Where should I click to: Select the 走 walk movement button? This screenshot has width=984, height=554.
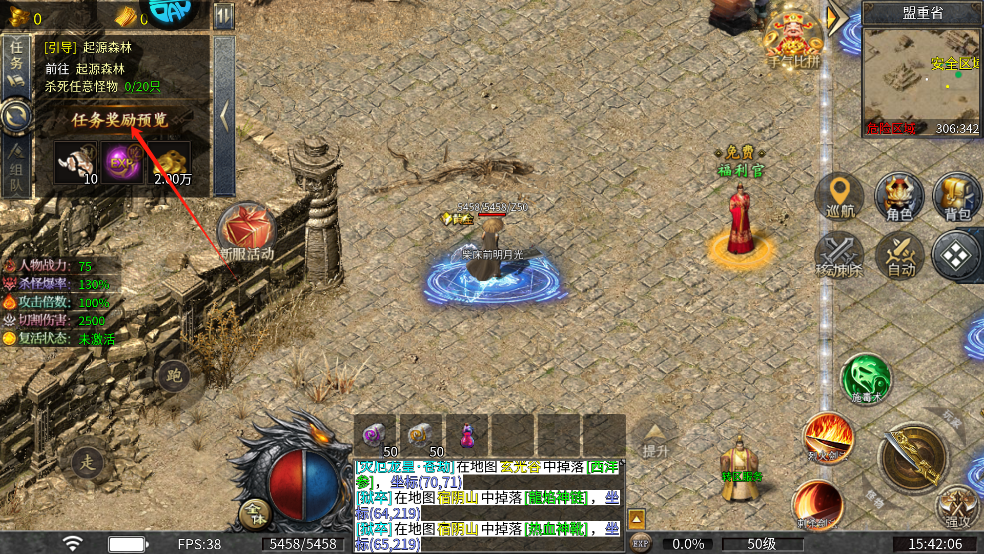click(x=87, y=461)
